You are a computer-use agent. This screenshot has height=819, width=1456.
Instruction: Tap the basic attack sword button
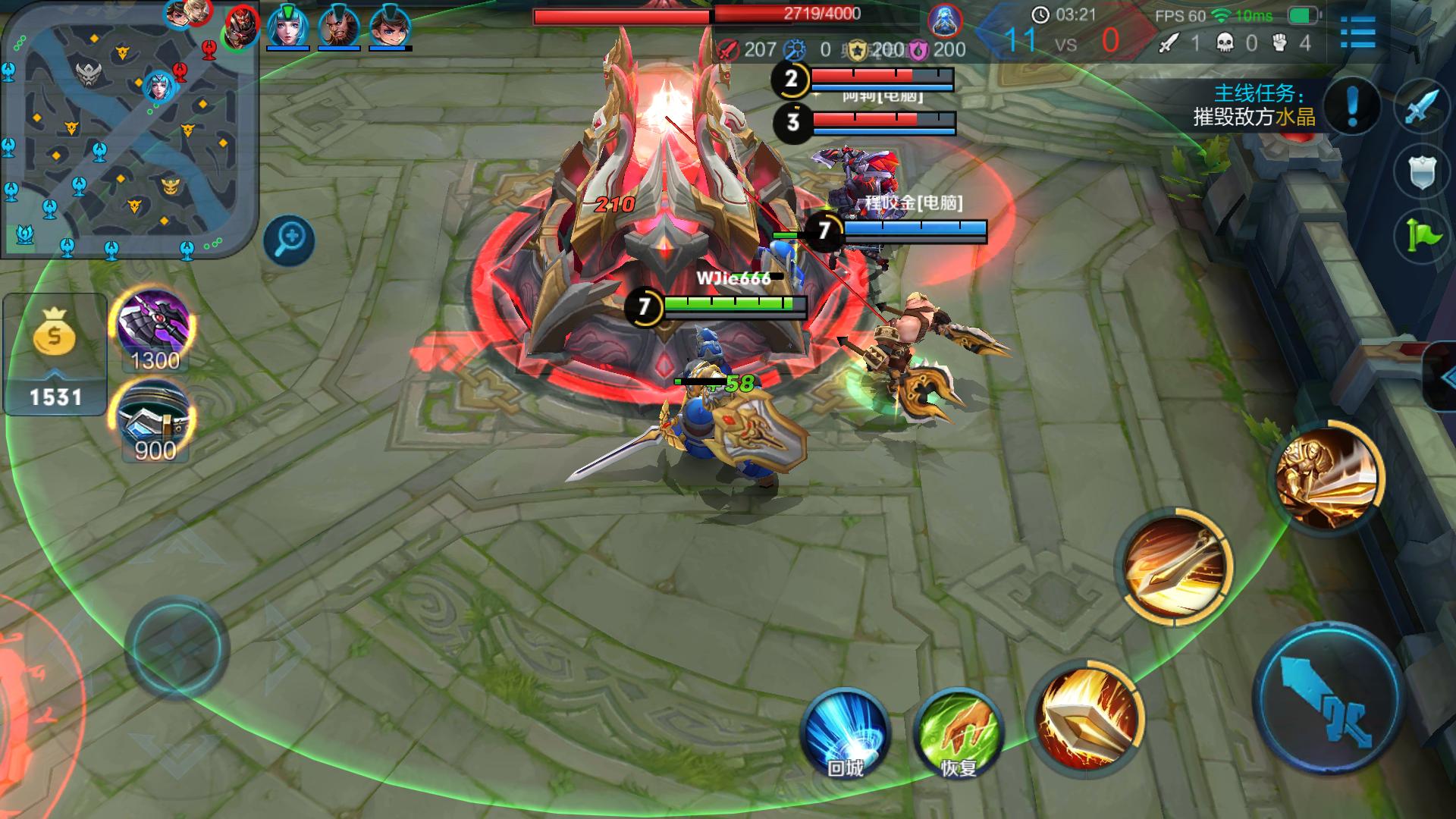[1328, 698]
